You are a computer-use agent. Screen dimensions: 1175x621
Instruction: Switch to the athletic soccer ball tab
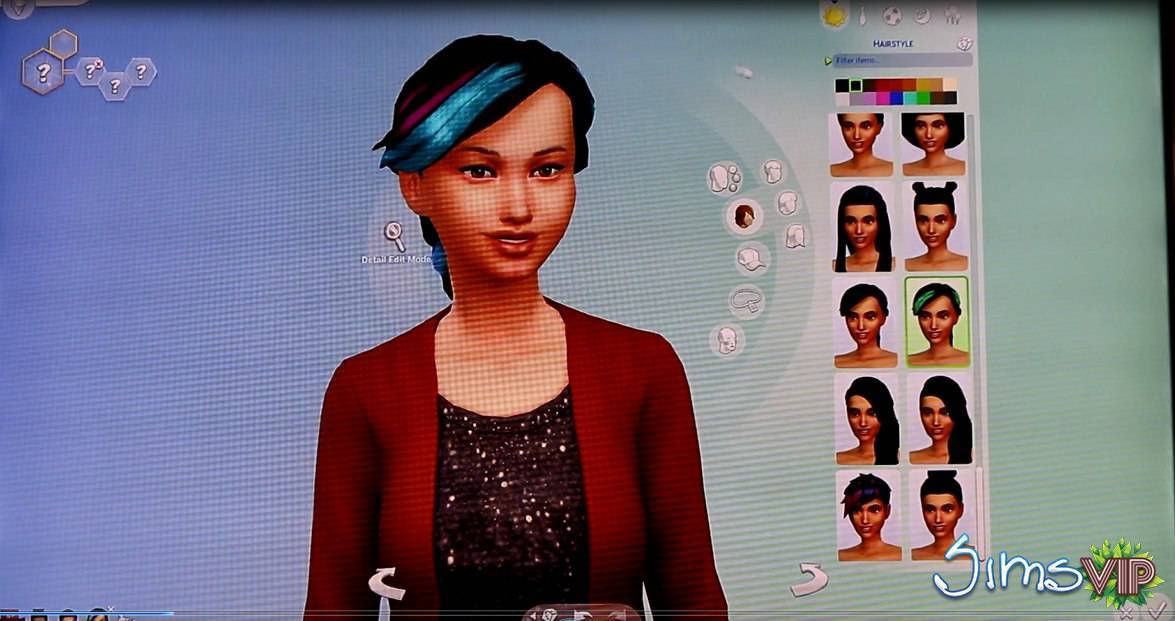(x=892, y=16)
